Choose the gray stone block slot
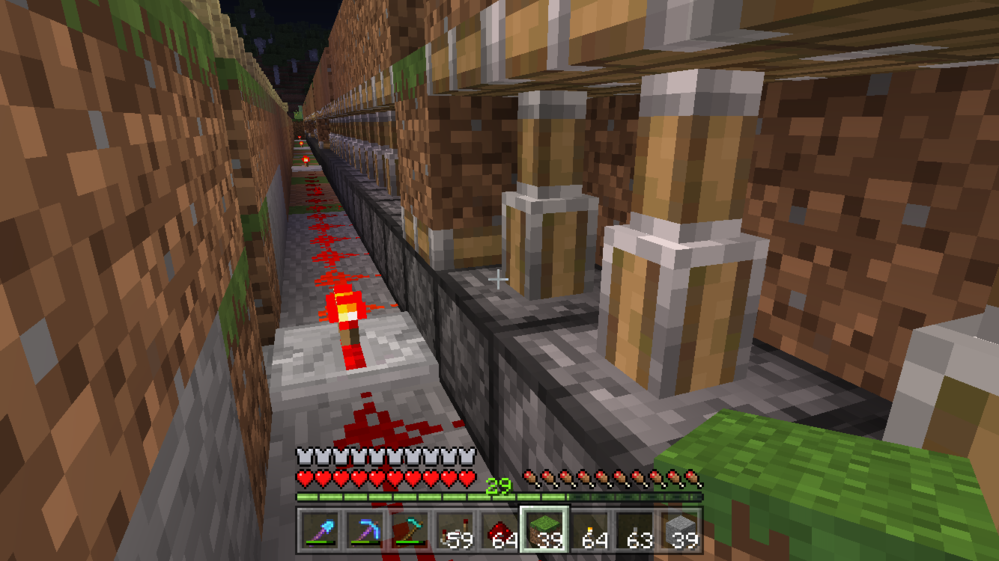This screenshot has height=561, width=999. [x=680, y=530]
